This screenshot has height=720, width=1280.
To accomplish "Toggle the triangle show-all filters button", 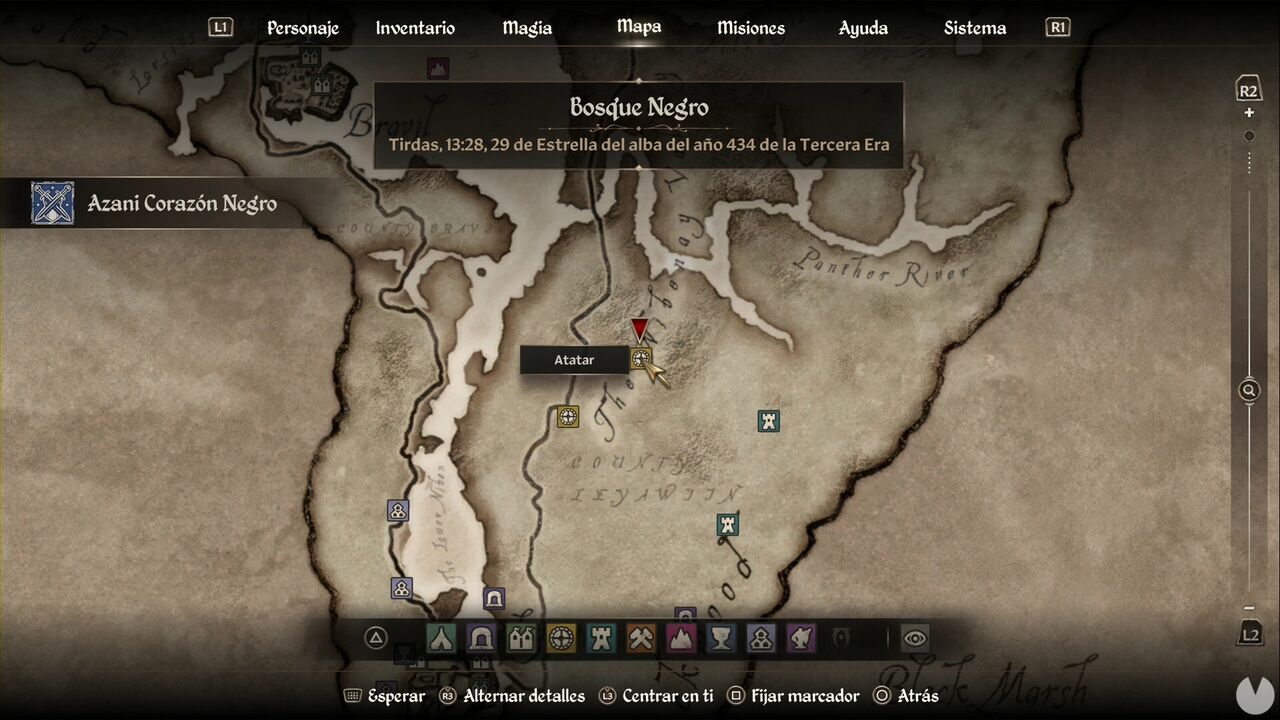I will click(x=375, y=637).
